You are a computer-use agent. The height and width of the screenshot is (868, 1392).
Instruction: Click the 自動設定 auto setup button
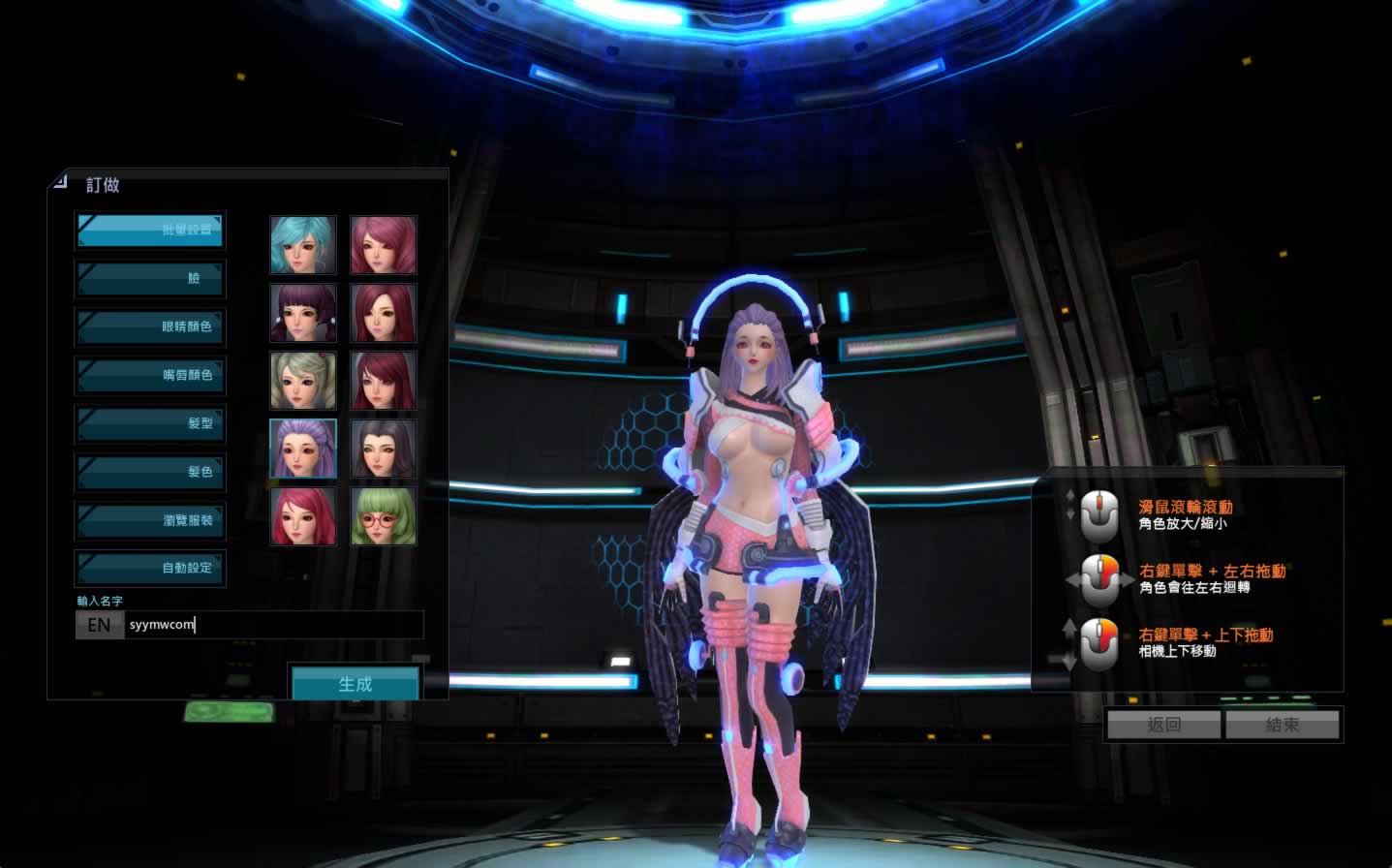click(x=150, y=568)
